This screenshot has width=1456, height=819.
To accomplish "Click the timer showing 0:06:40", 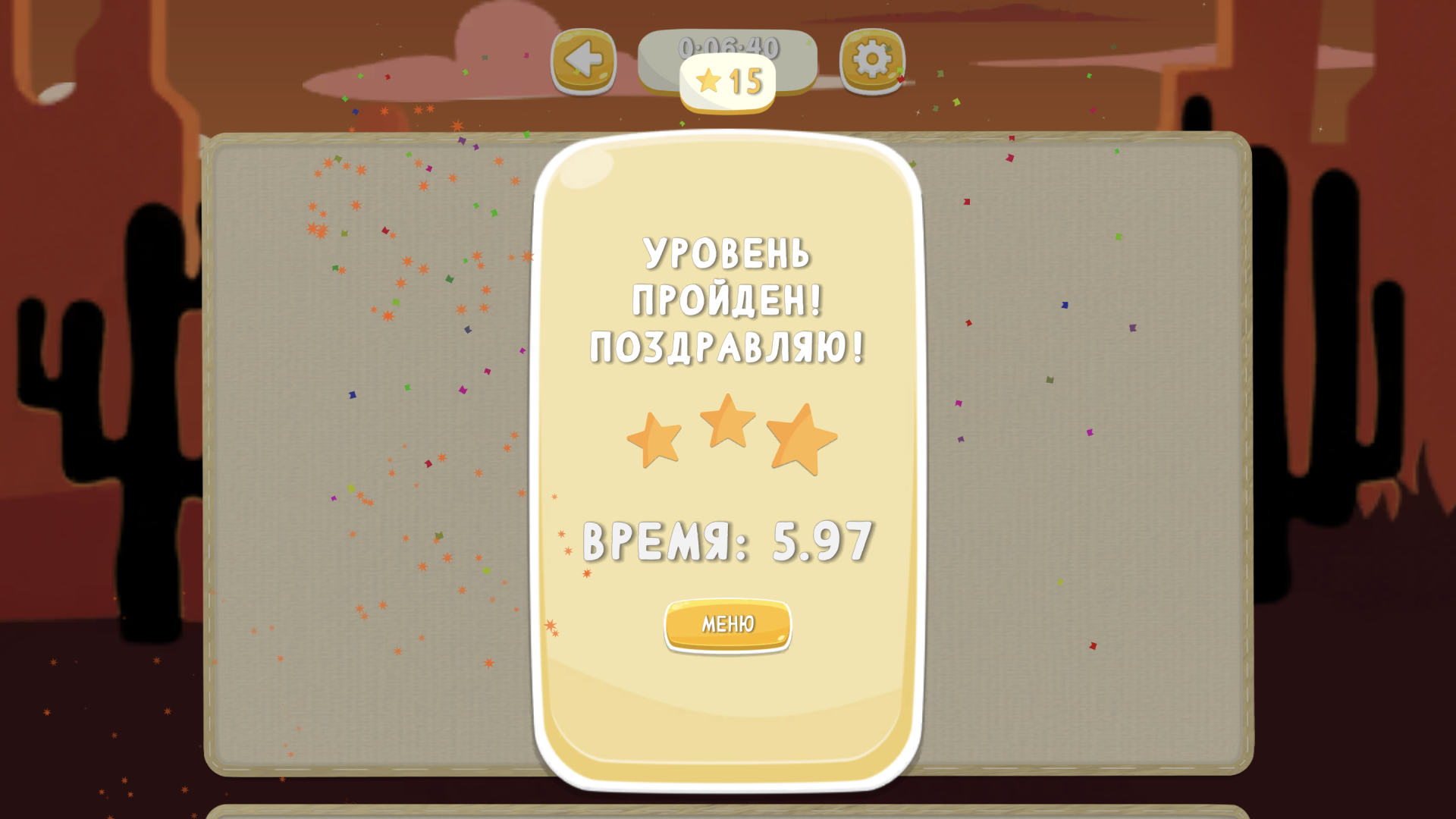I will click(728, 47).
